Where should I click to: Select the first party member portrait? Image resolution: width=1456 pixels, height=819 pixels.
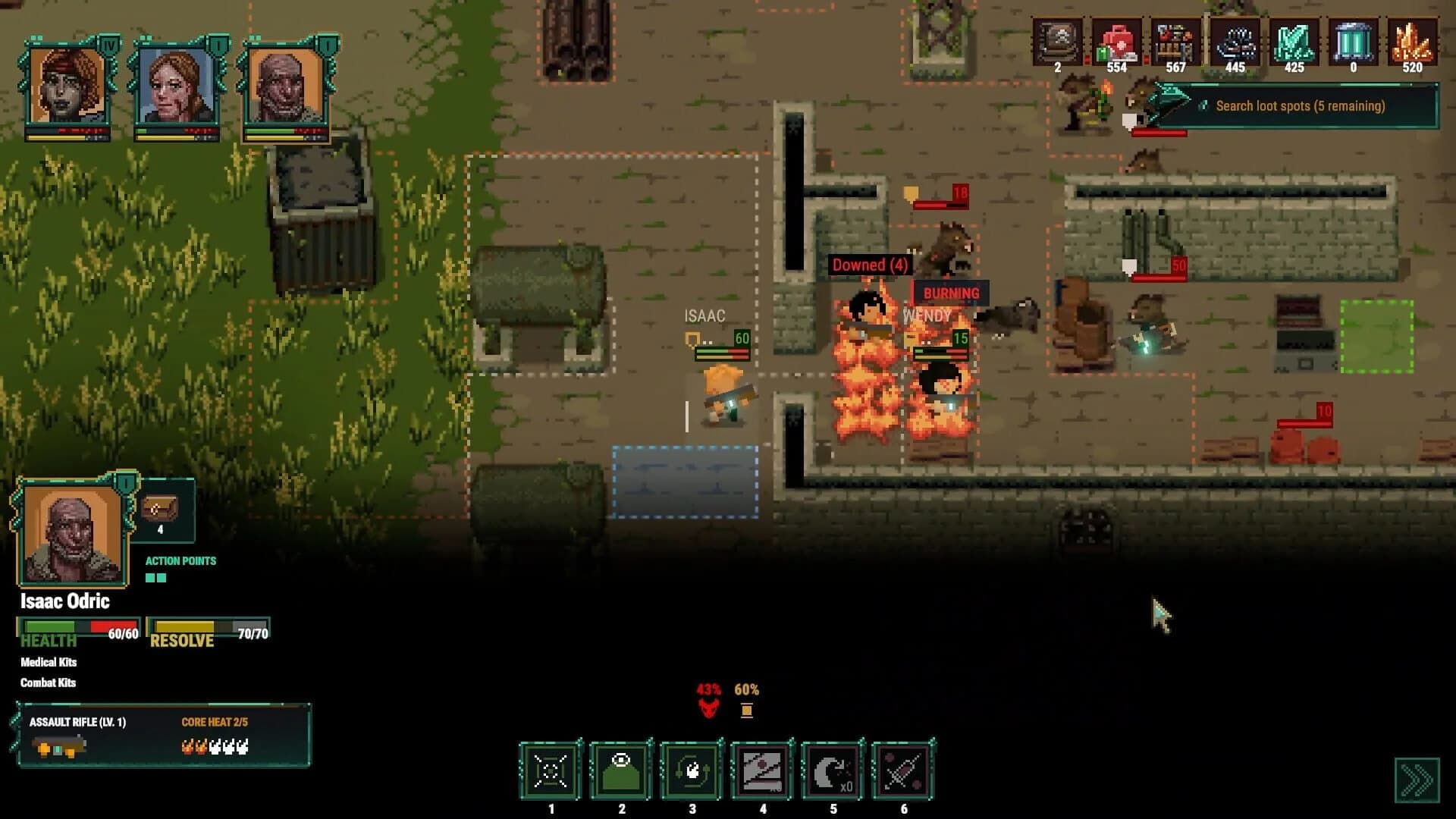click(x=64, y=83)
